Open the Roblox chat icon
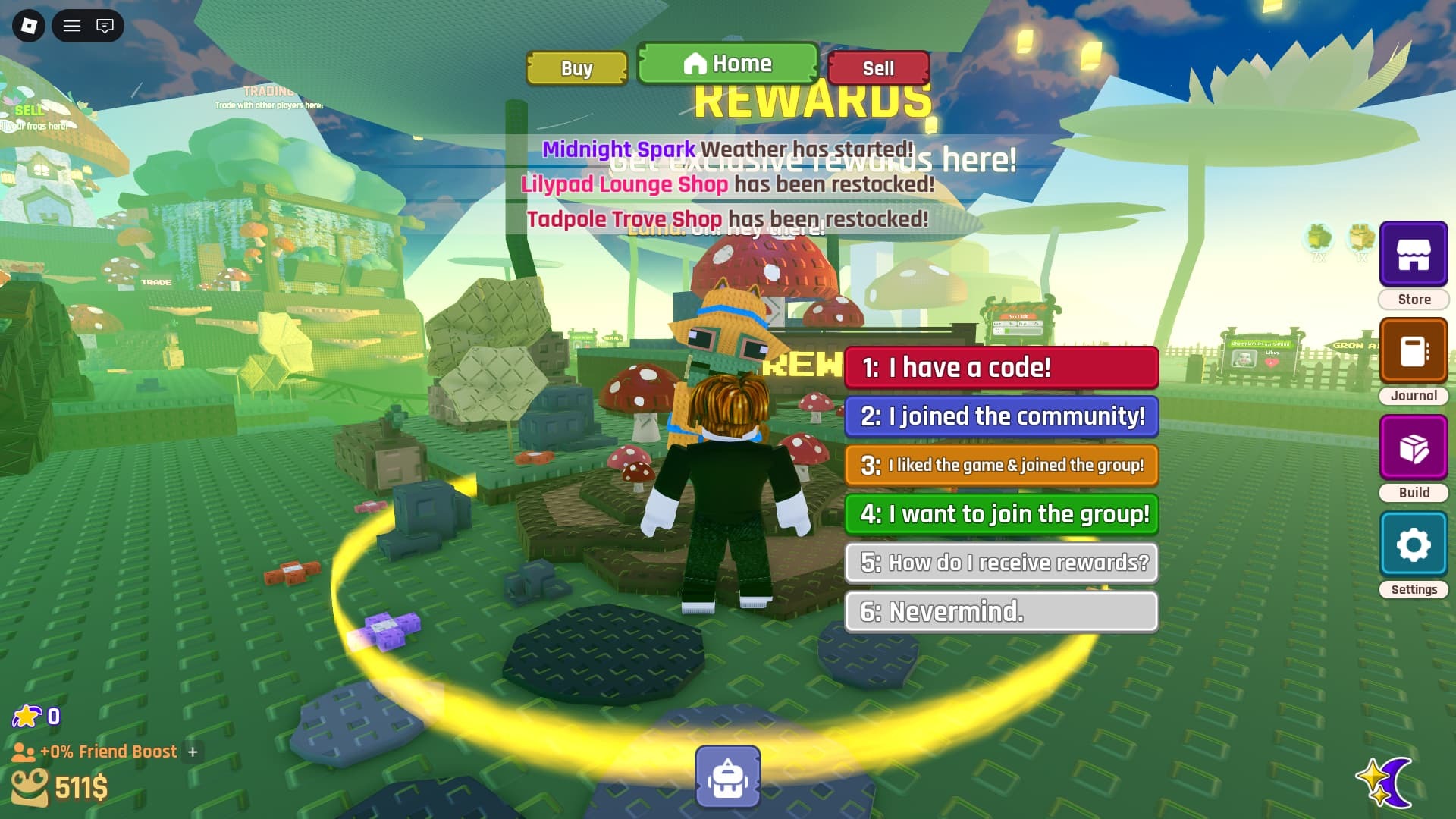The height and width of the screenshot is (819, 1456). tap(105, 26)
